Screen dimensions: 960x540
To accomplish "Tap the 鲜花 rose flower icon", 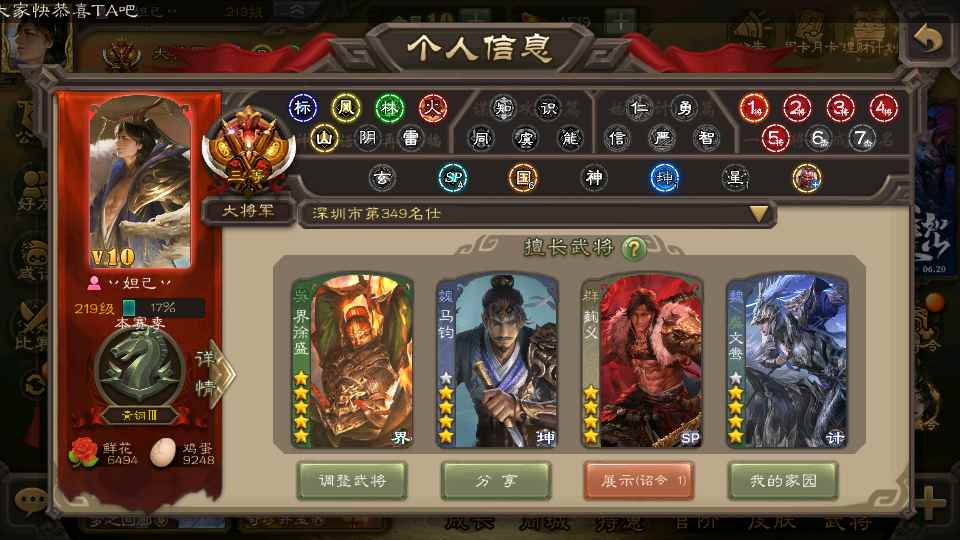I will (x=84, y=453).
